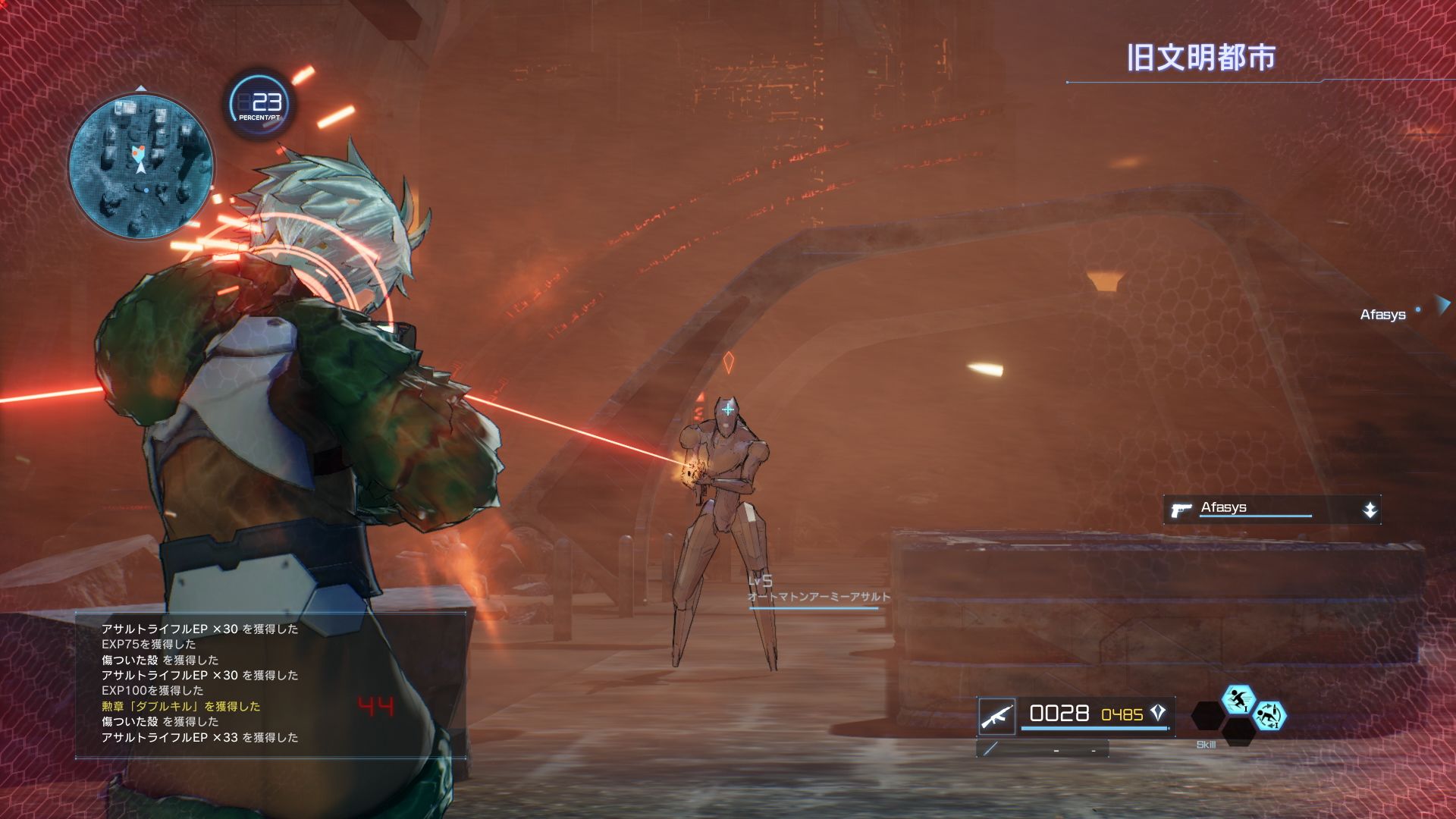This screenshot has width=1456, height=819.
Task: Click the pickup log message box
Action: pyautogui.click(x=270, y=684)
